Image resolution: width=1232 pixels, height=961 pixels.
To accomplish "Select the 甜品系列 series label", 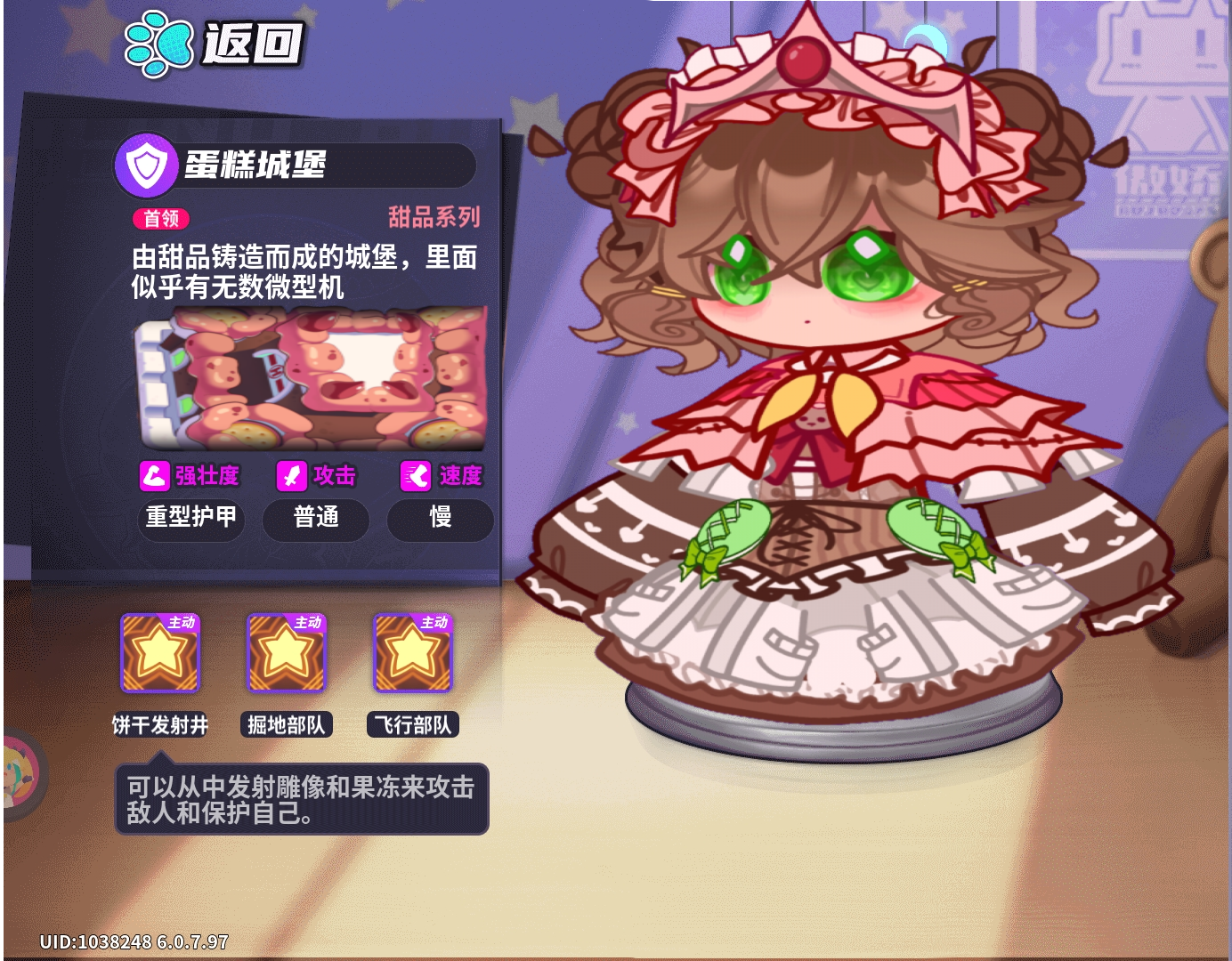I will (x=435, y=217).
